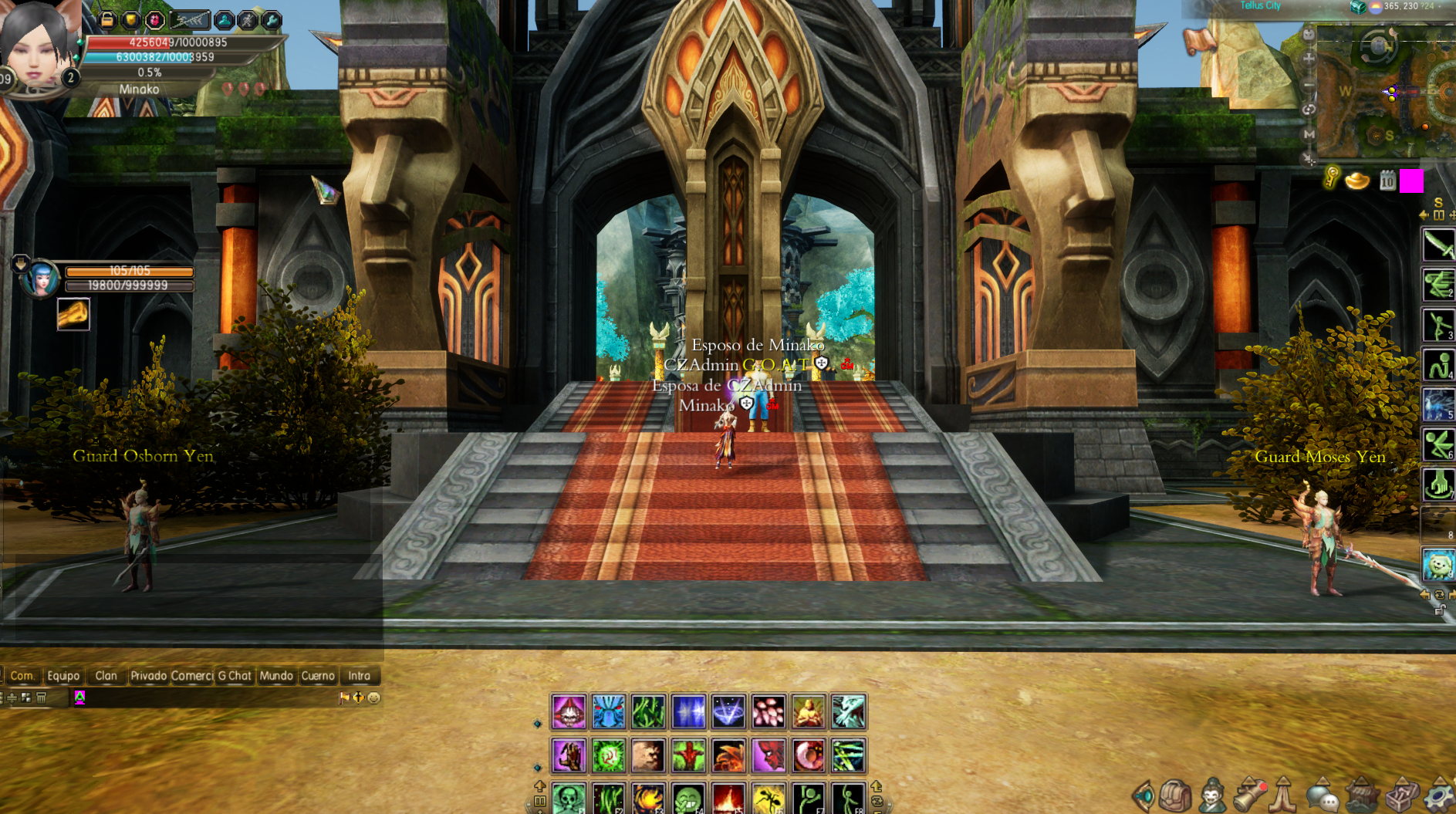1456x814 pixels.
Task: Activate the green skull skill on F1
Action: pyautogui.click(x=569, y=799)
